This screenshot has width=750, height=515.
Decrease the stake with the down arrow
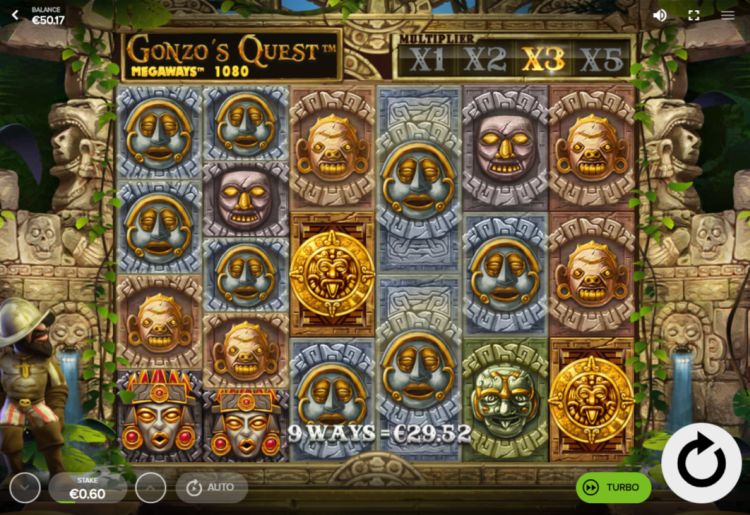tap(25, 488)
